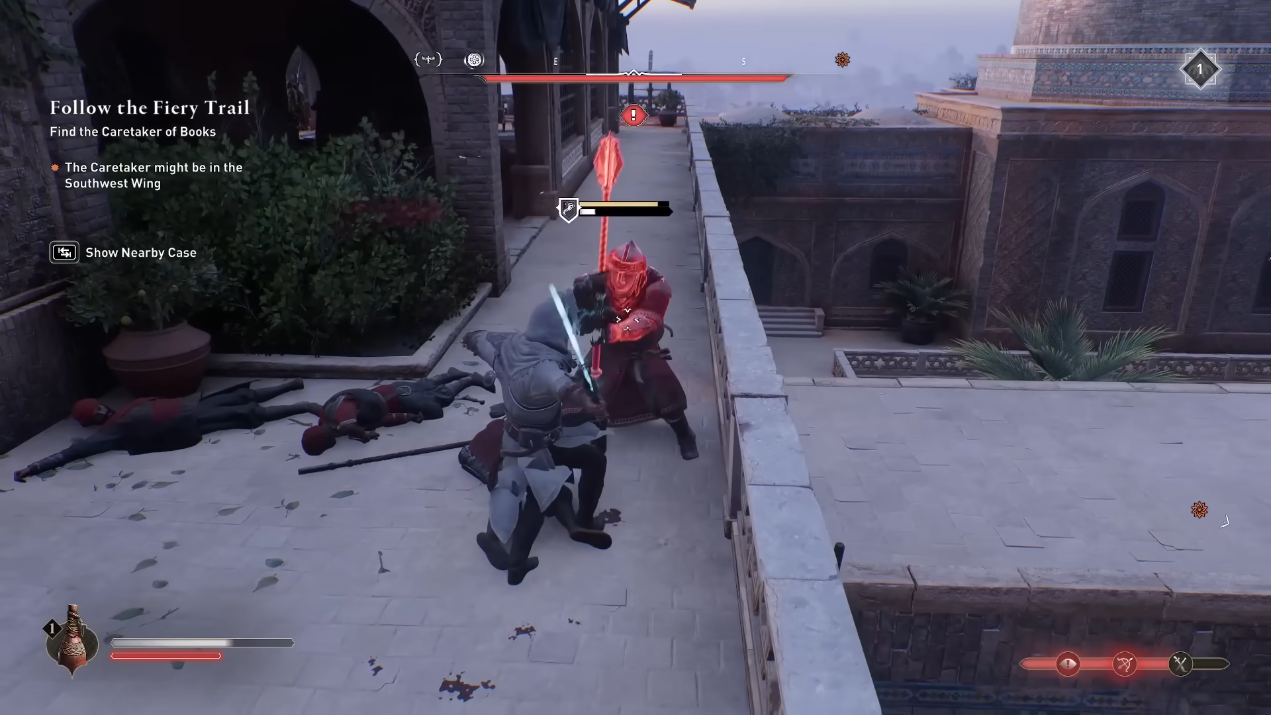This screenshot has width=1271, height=715.
Task: Select the enemy's shield defense icon
Action: point(568,209)
